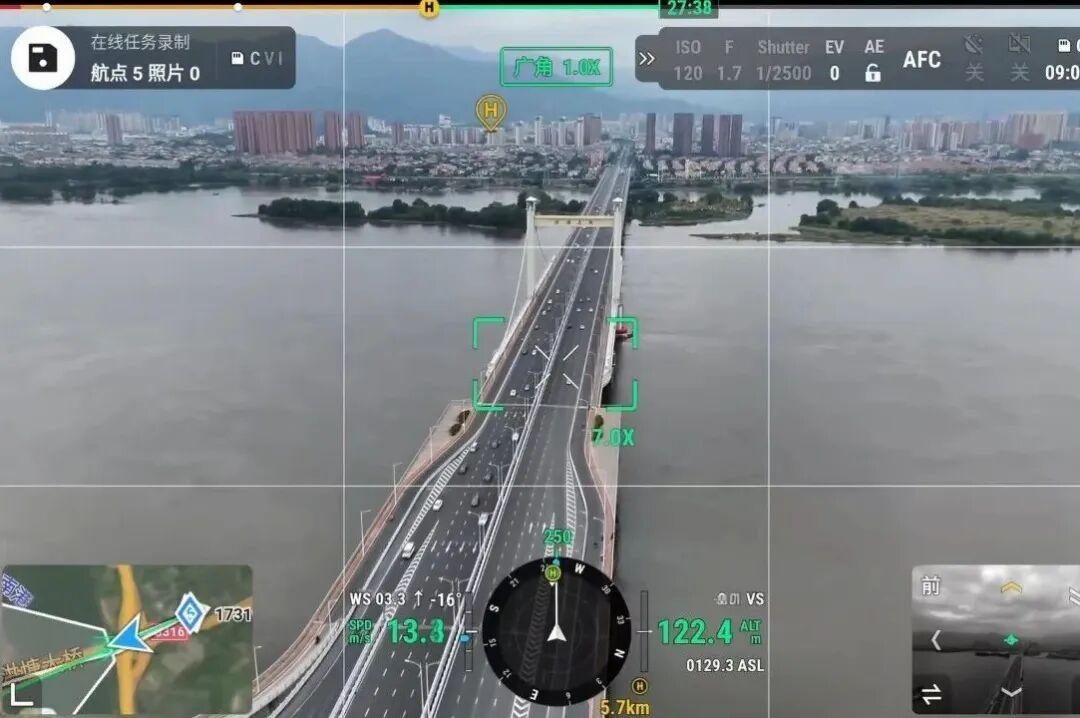Viewport: 1080px width, 718px height.
Task: Tilt the FPV view using the down chevron
Action: [1011, 692]
